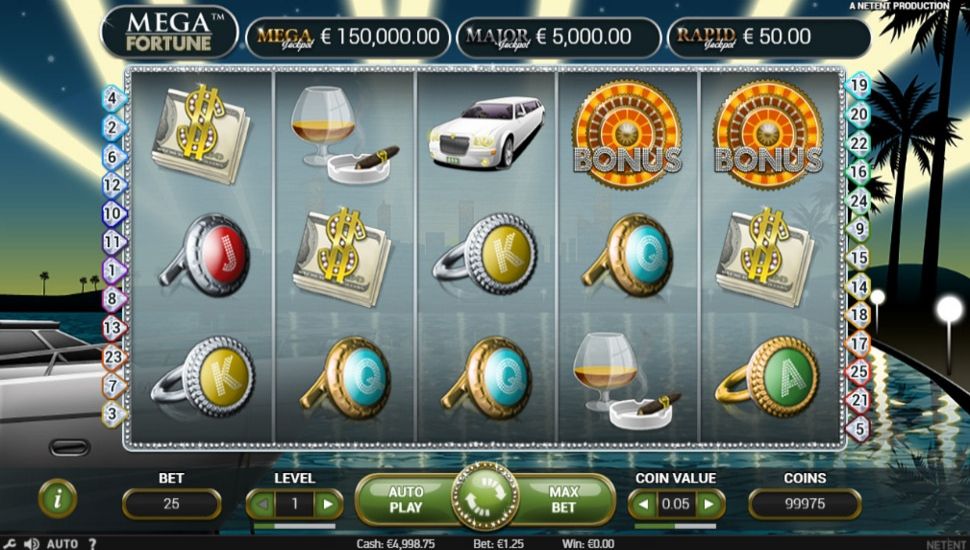Select bet line number 19

(x=858, y=86)
